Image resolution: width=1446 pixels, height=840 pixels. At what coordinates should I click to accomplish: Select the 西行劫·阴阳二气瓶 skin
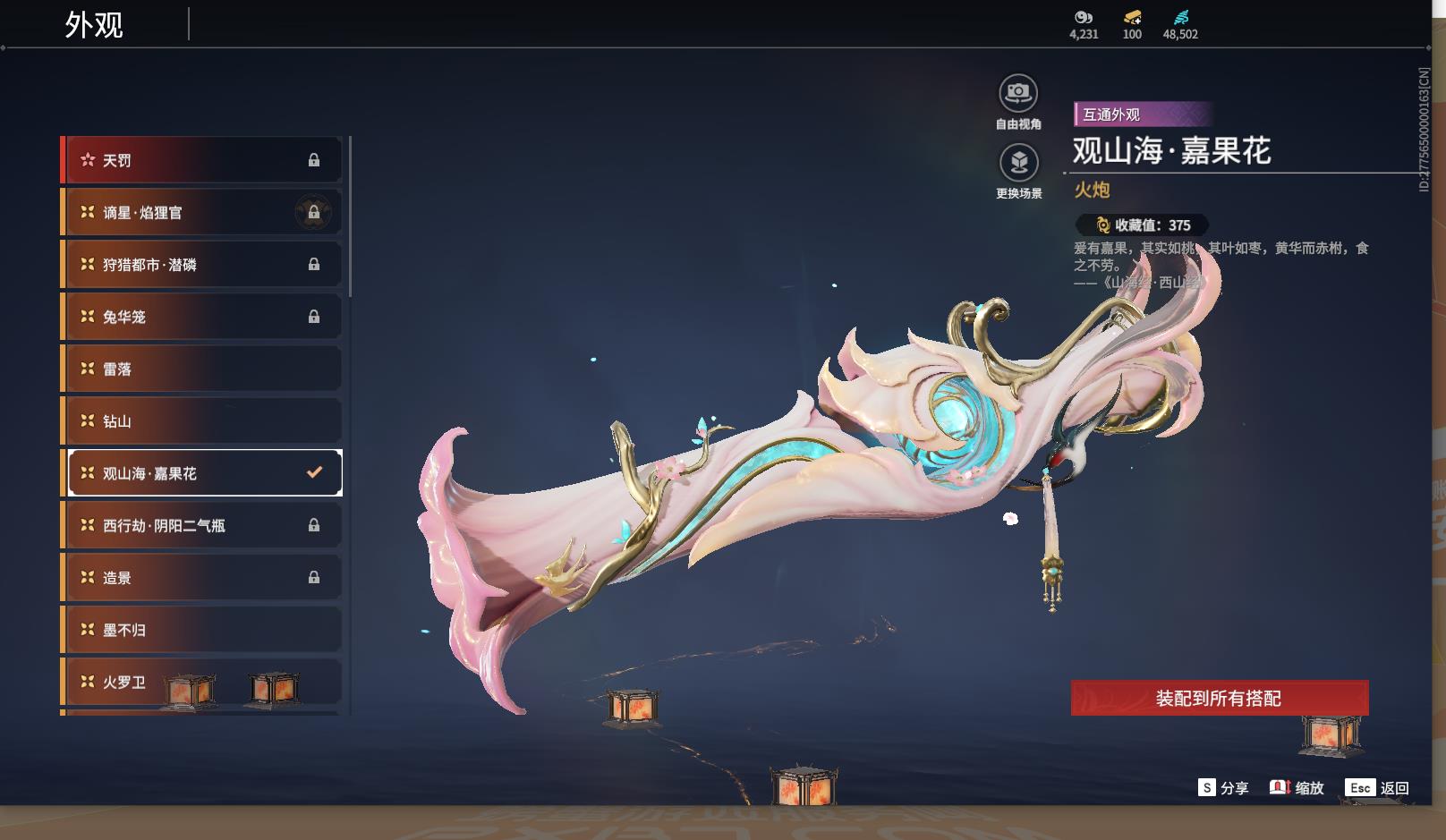point(202,525)
